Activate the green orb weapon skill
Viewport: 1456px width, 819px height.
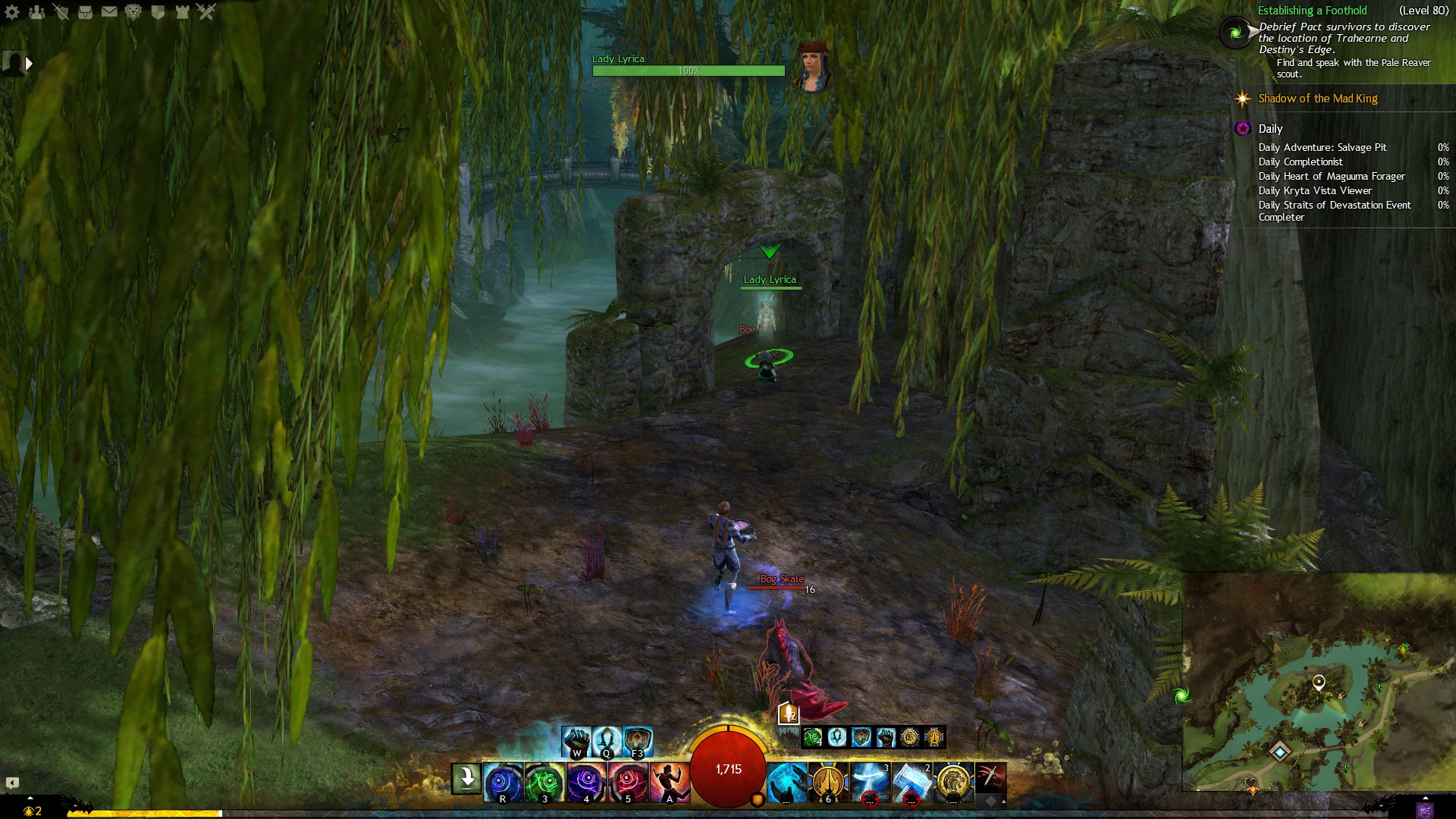(544, 782)
